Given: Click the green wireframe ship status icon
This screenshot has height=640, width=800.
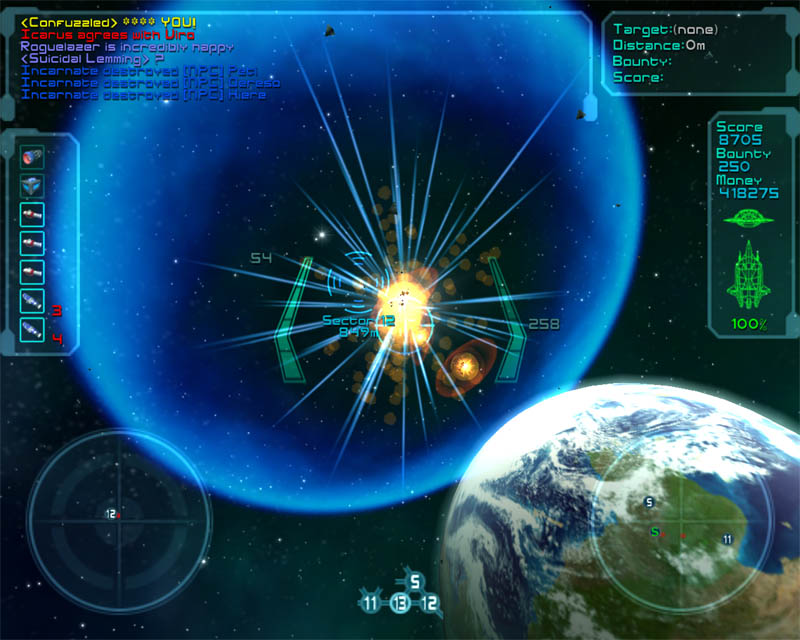Looking at the screenshot, I should tap(749, 274).
